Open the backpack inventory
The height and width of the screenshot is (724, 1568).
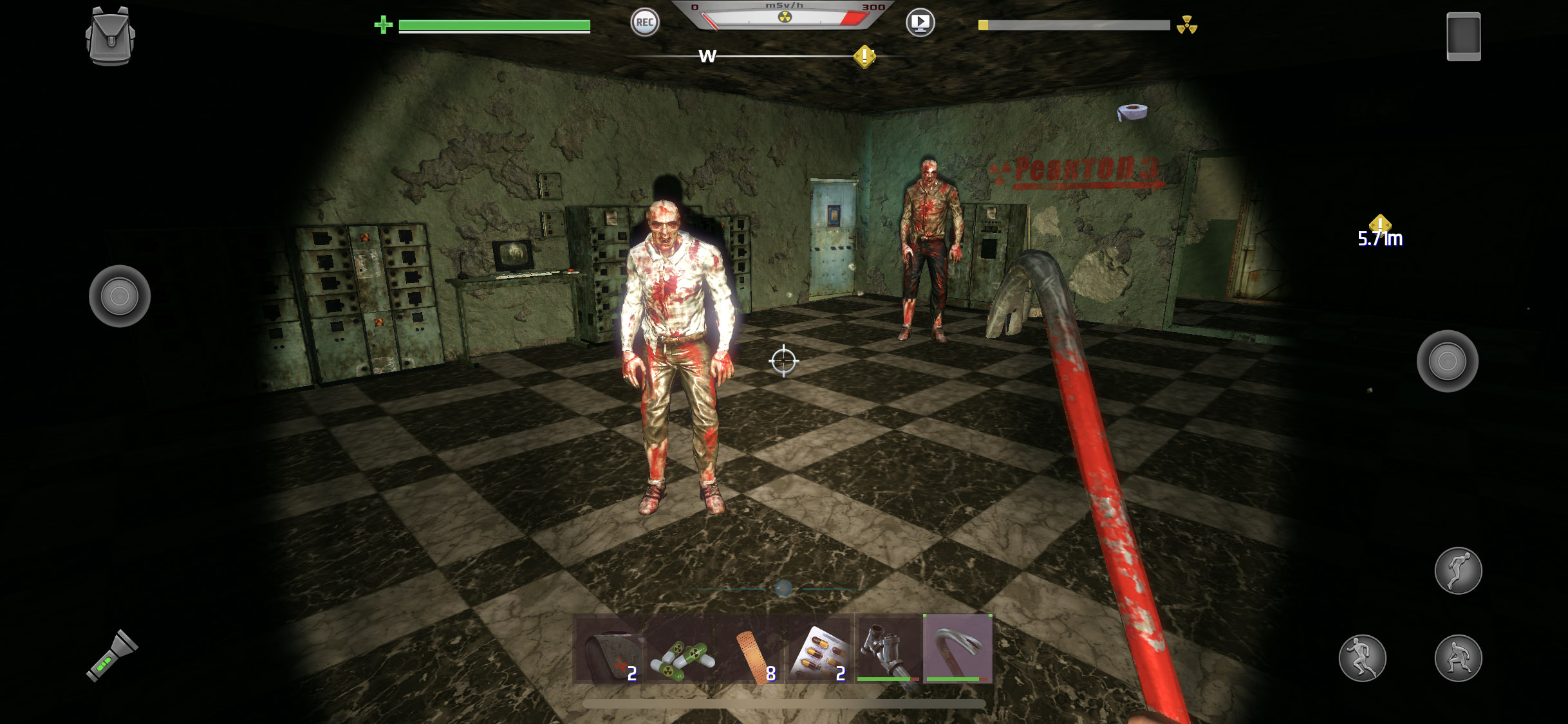coord(111,35)
